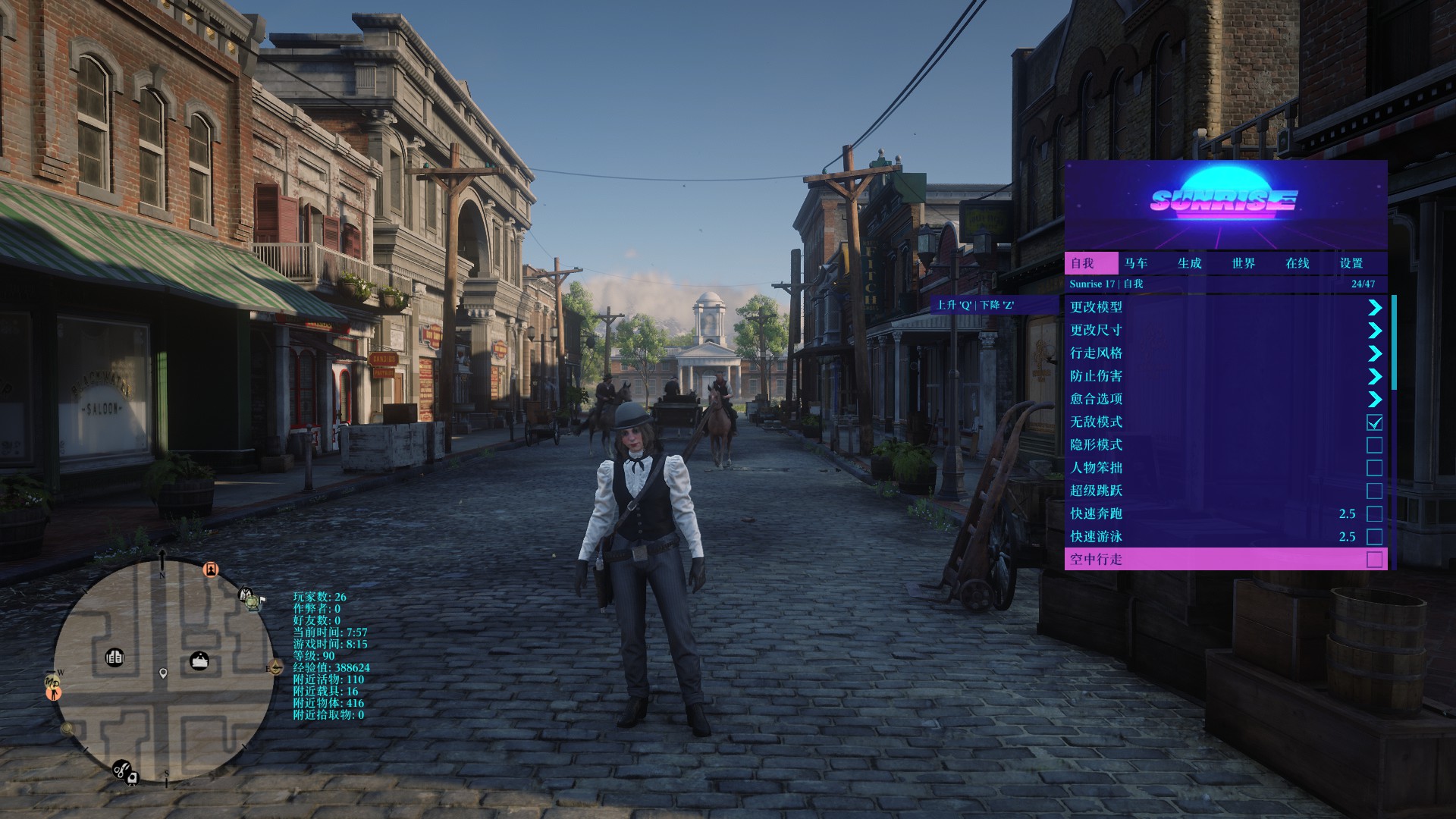This screenshot has width=1456, height=819.
Task: Select the 世界 tab
Action: click(x=1243, y=263)
